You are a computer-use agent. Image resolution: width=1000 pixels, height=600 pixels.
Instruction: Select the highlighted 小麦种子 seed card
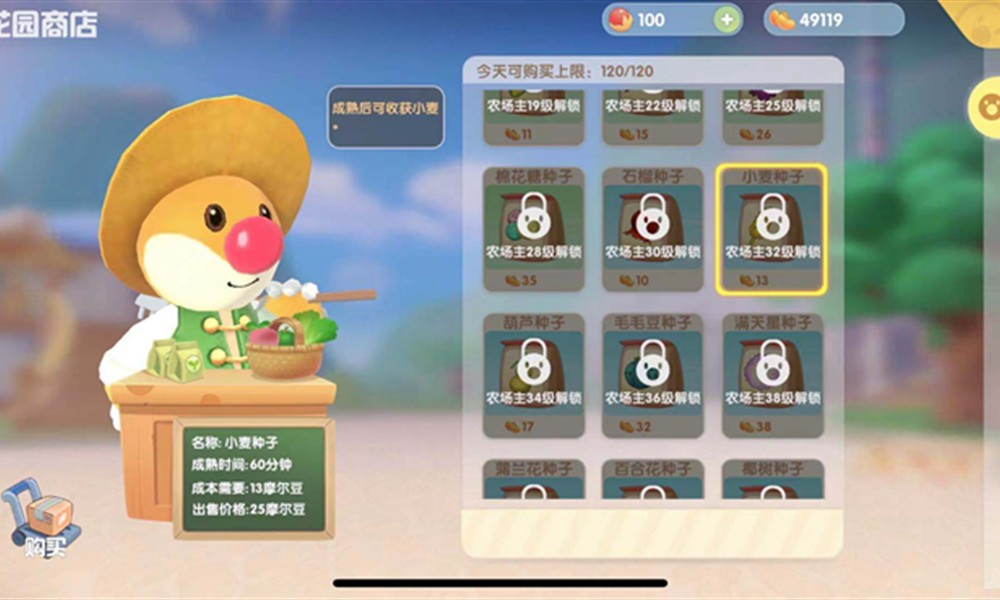[771, 229]
